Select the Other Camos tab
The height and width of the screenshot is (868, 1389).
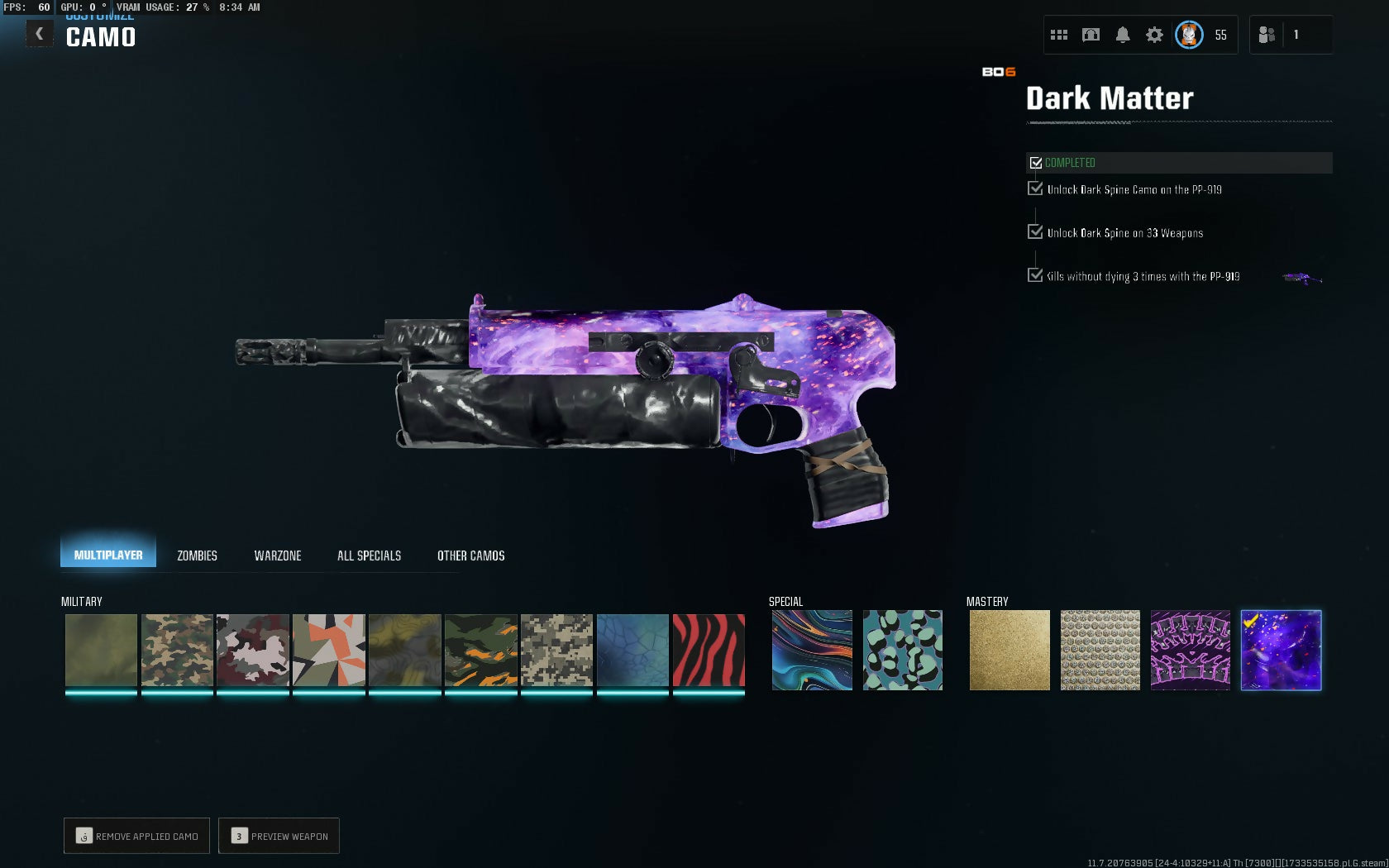(x=470, y=556)
